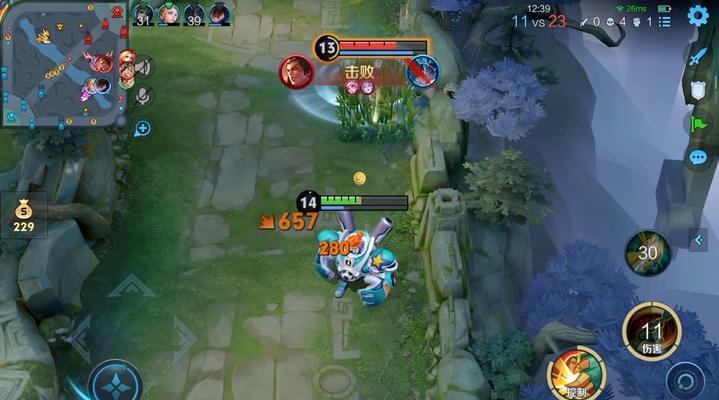Send the green flag gather signal

pos(698,124)
